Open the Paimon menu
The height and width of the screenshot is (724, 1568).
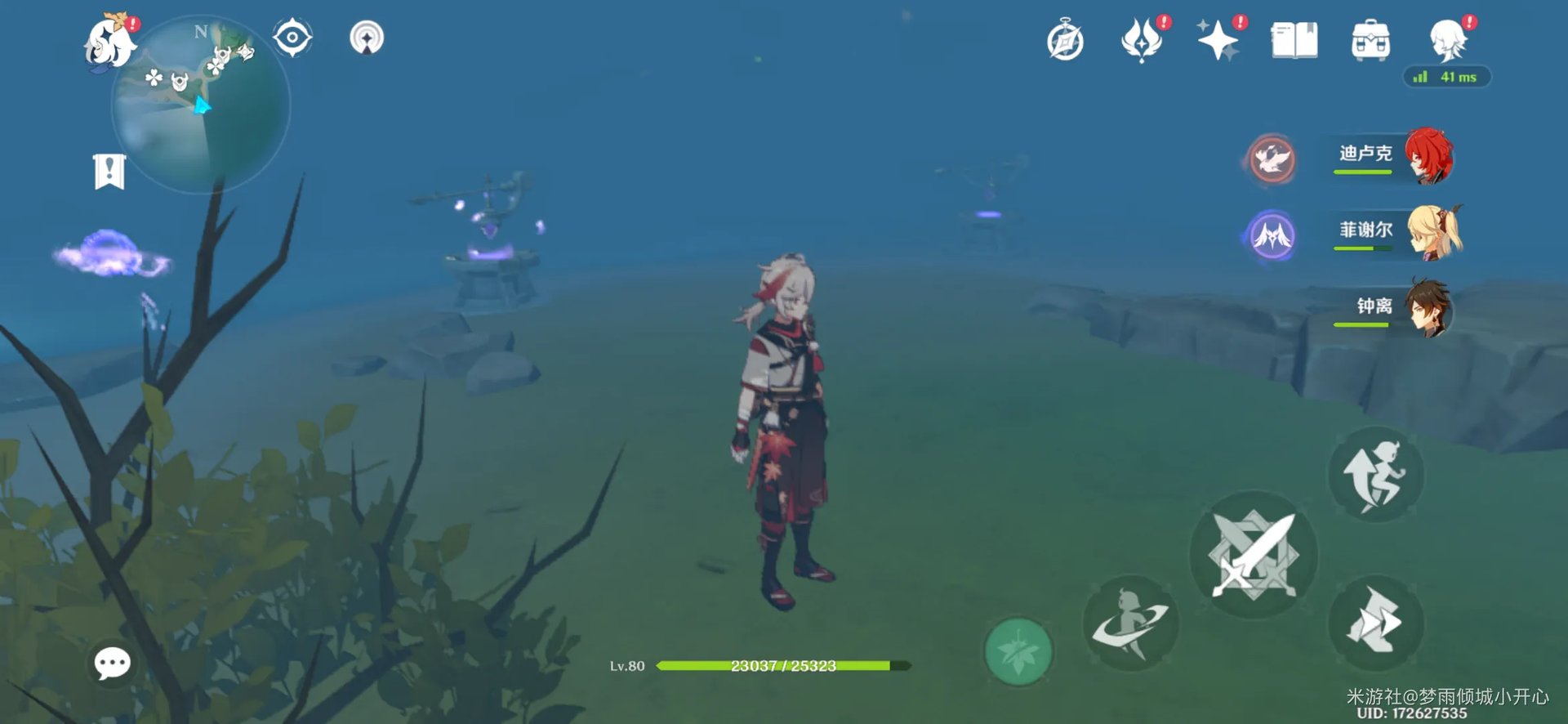click(x=109, y=41)
